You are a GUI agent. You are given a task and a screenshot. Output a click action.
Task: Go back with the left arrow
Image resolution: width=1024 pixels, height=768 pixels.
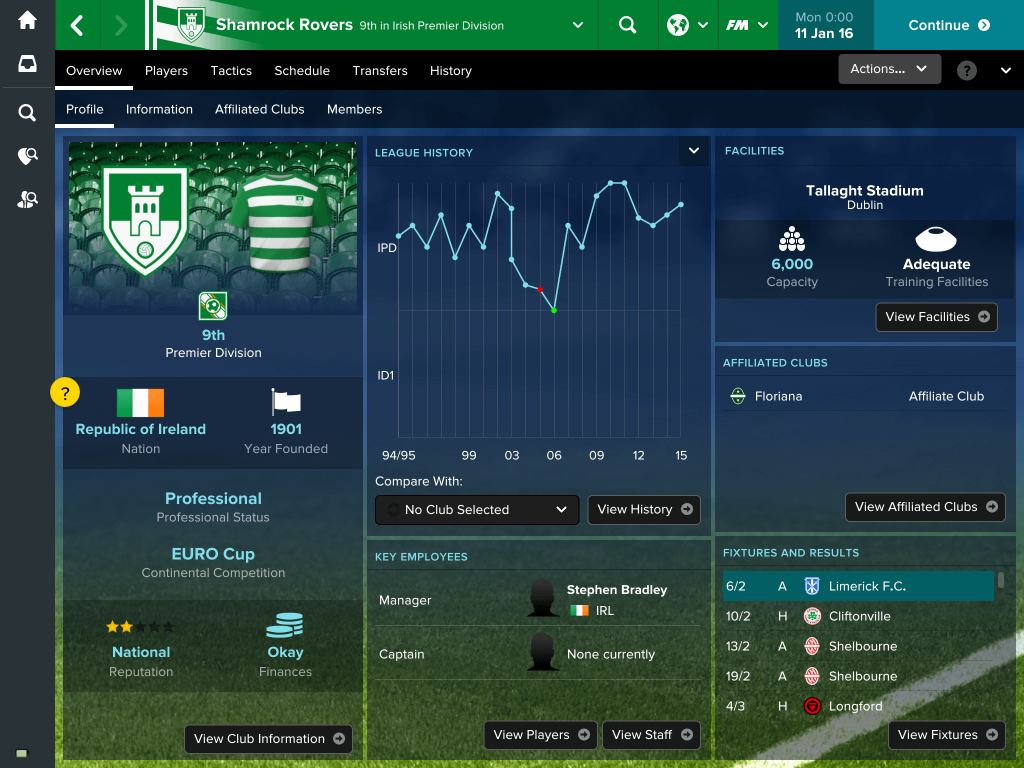tap(77, 25)
